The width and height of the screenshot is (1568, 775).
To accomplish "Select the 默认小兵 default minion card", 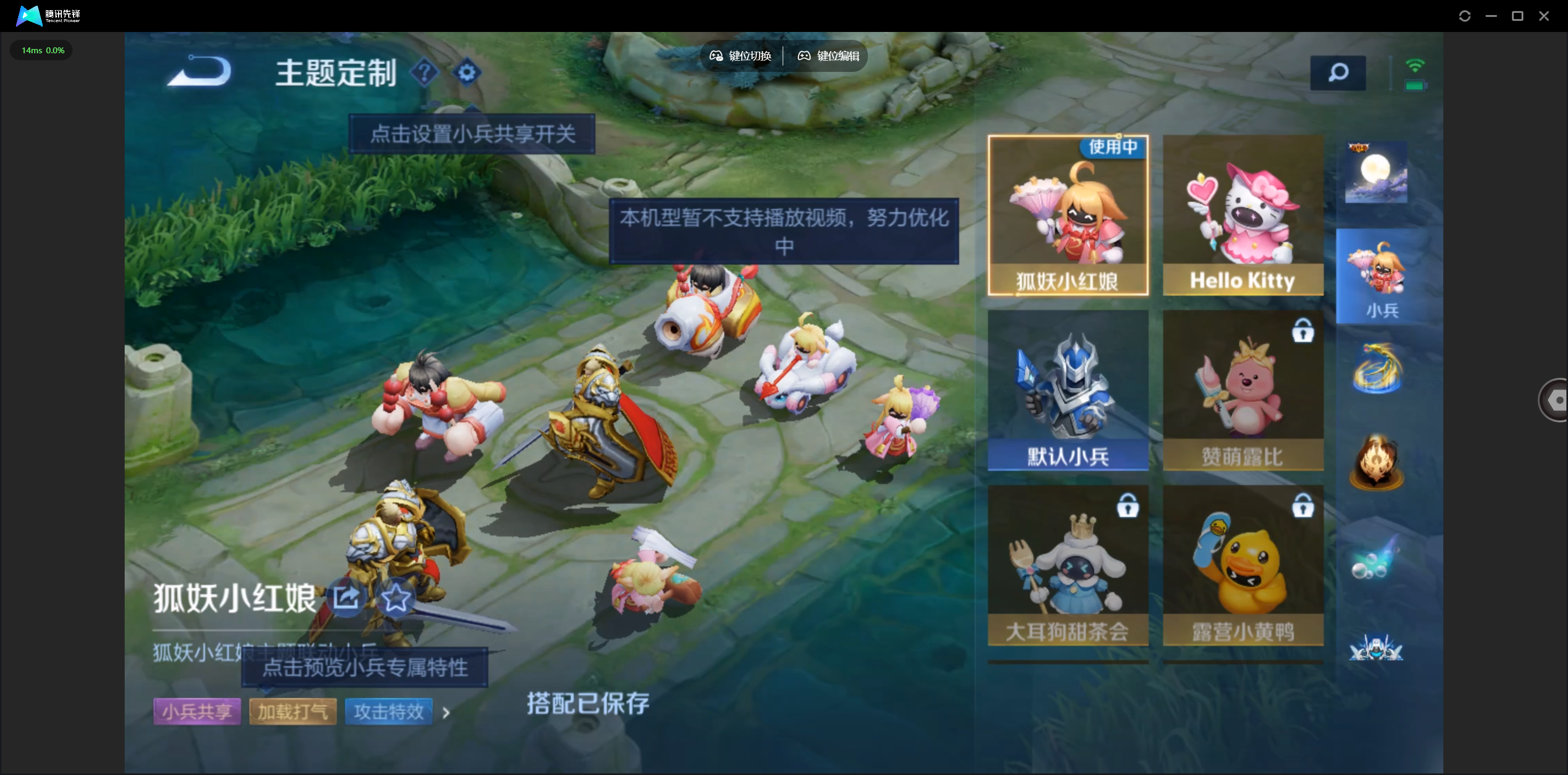I will 1068,390.
